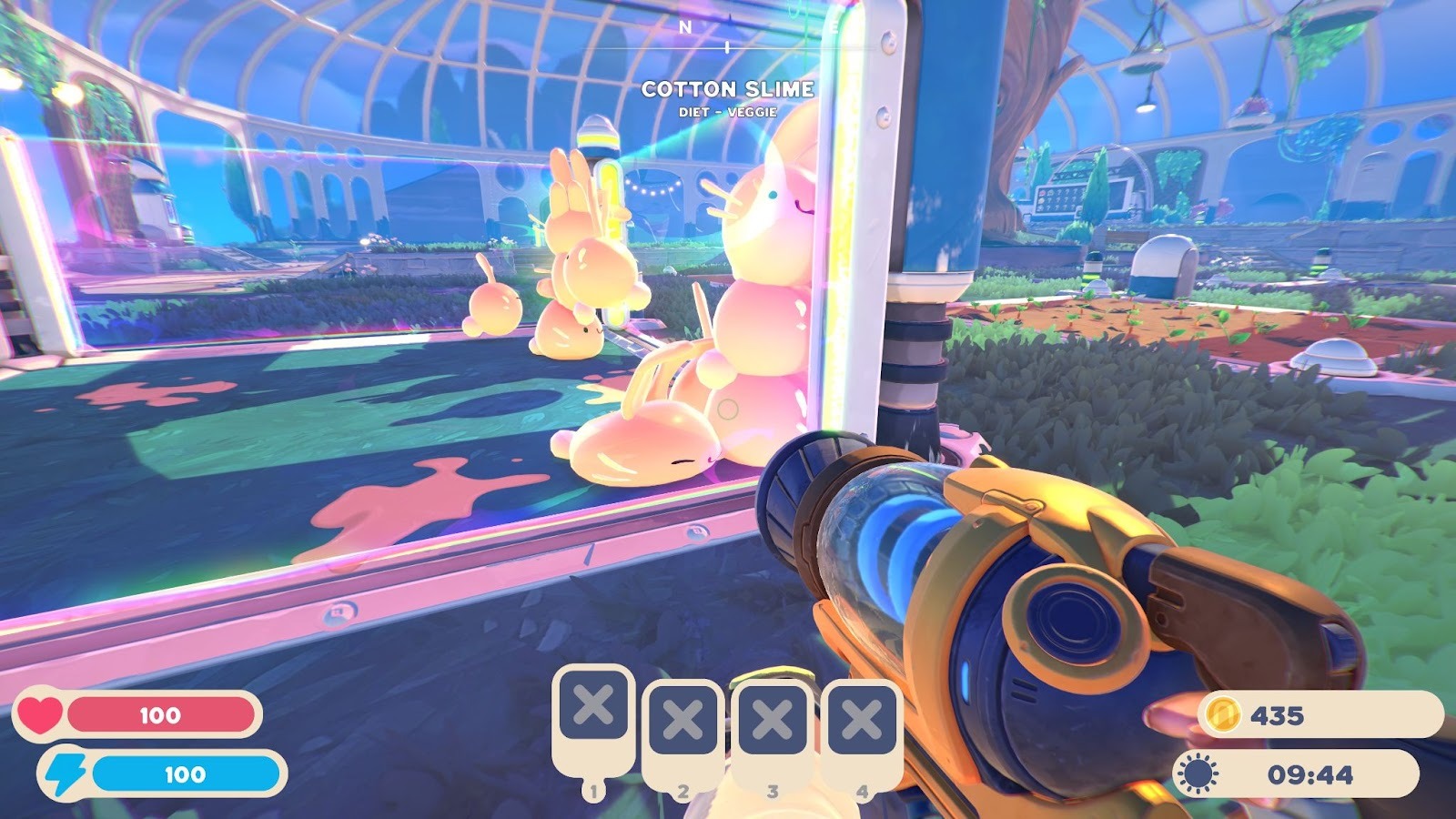Choose the empty slot labeled 2
The width and height of the screenshot is (1456, 819).
click(682, 722)
